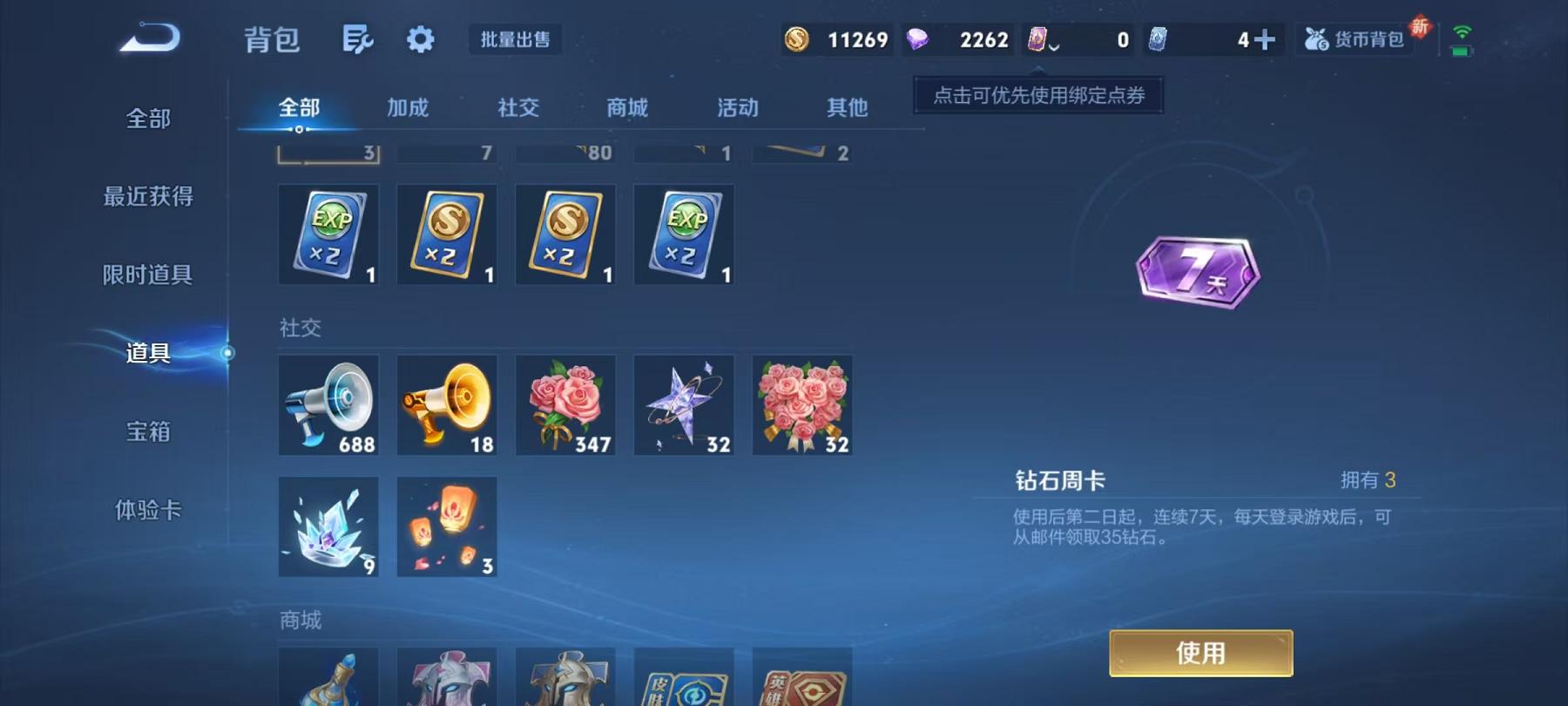This screenshot has width=1568, height=706.
Task: Switch to the 加成 tab
Action: 408,108
